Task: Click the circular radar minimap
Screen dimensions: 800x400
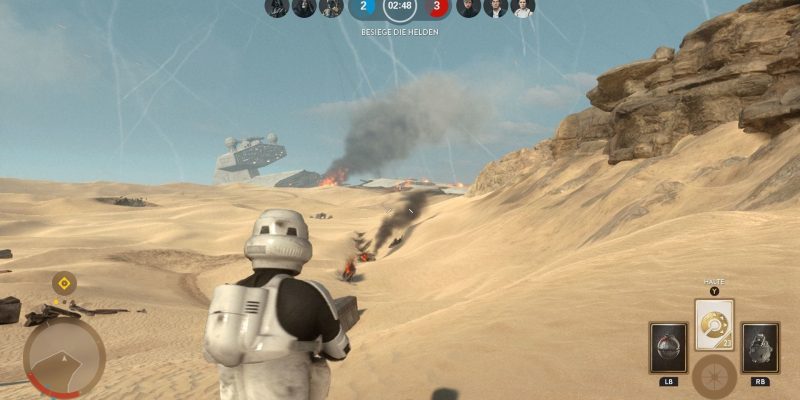Action: click(64, 357)
